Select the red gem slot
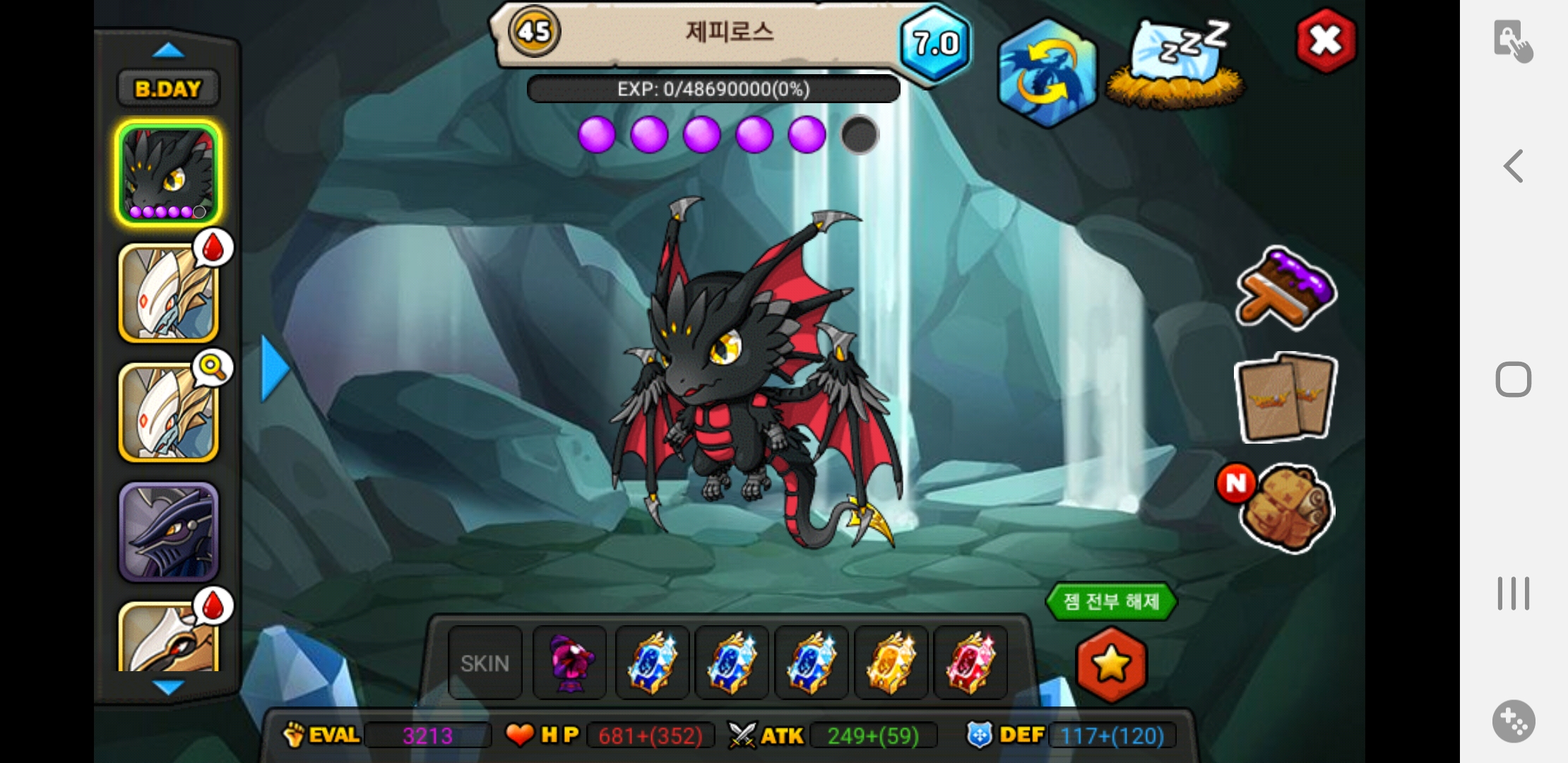The width and height of the screenshot is (1568, 763). pyautogui.click(x=970, y=663)
